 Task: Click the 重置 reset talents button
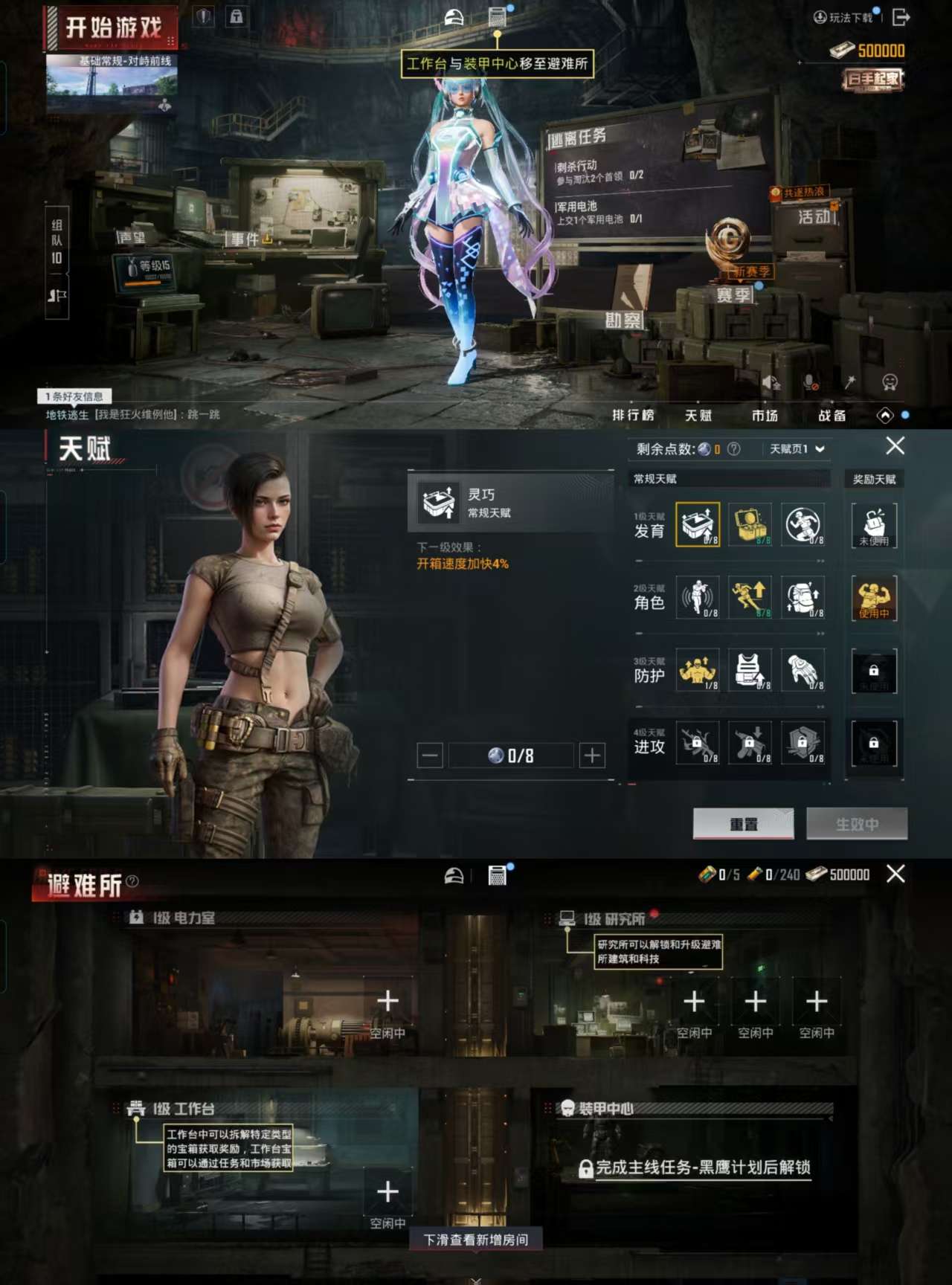(745, 824)
